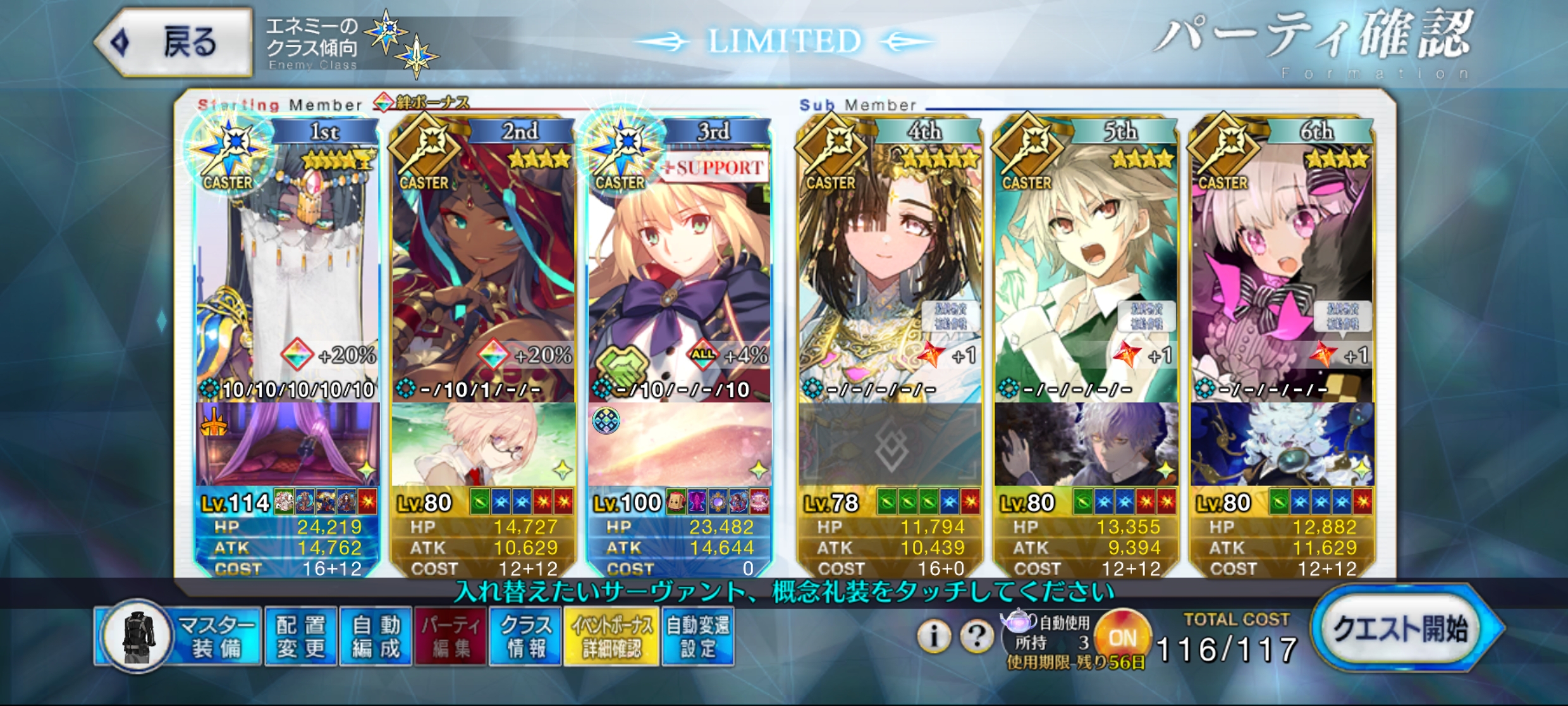This screenshot has width=1568, height=706.
Task: Open マスター装備 master equipment
Action: tap(180, 636)
